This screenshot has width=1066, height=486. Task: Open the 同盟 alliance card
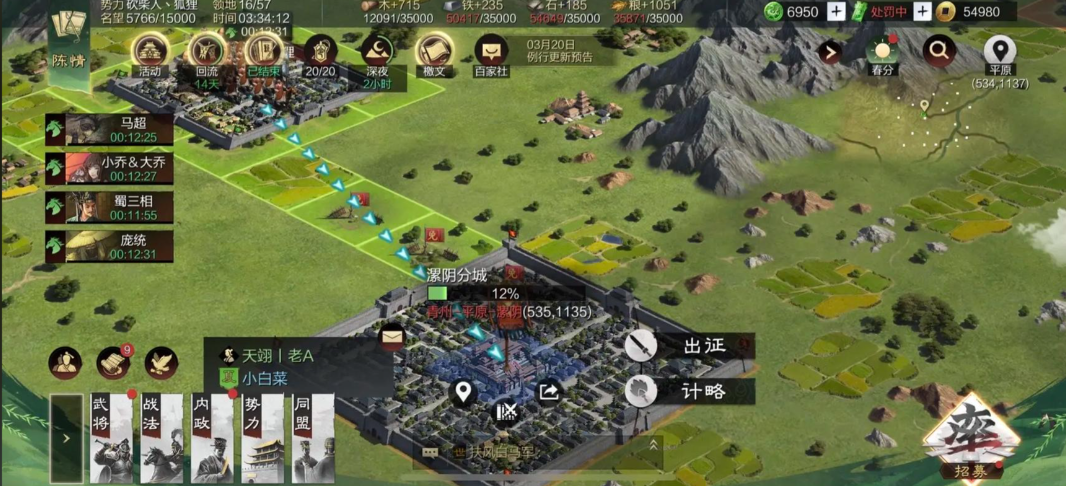(314, 438)
